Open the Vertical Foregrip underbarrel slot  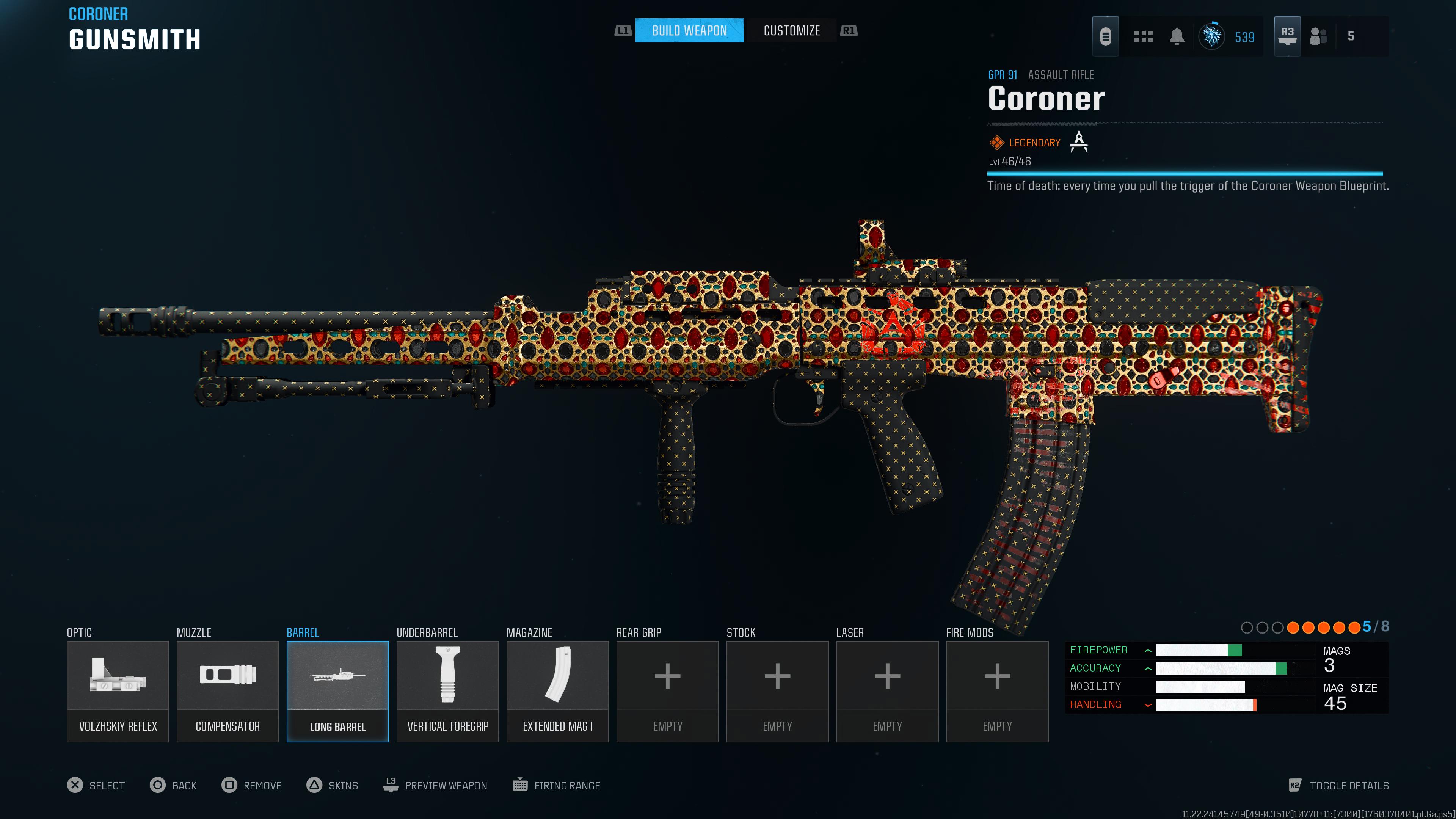coord(448,691)
